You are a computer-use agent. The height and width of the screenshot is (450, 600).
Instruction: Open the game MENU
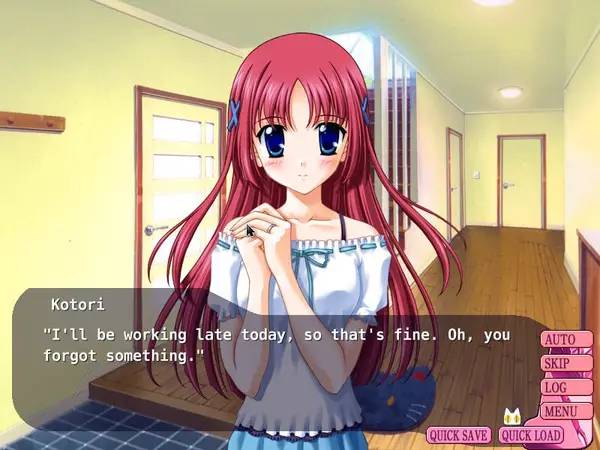(x=565, y=410)
